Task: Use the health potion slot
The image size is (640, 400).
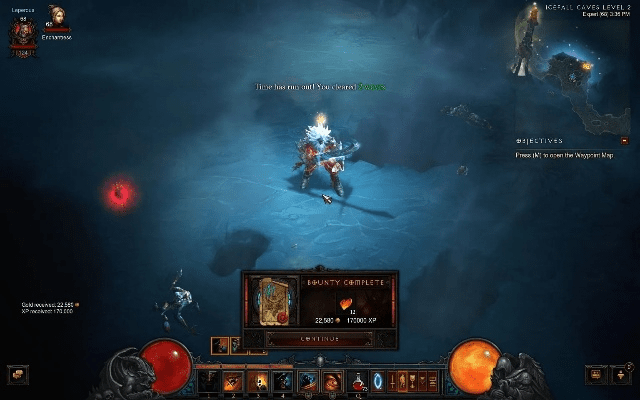Action: point(356,381)
